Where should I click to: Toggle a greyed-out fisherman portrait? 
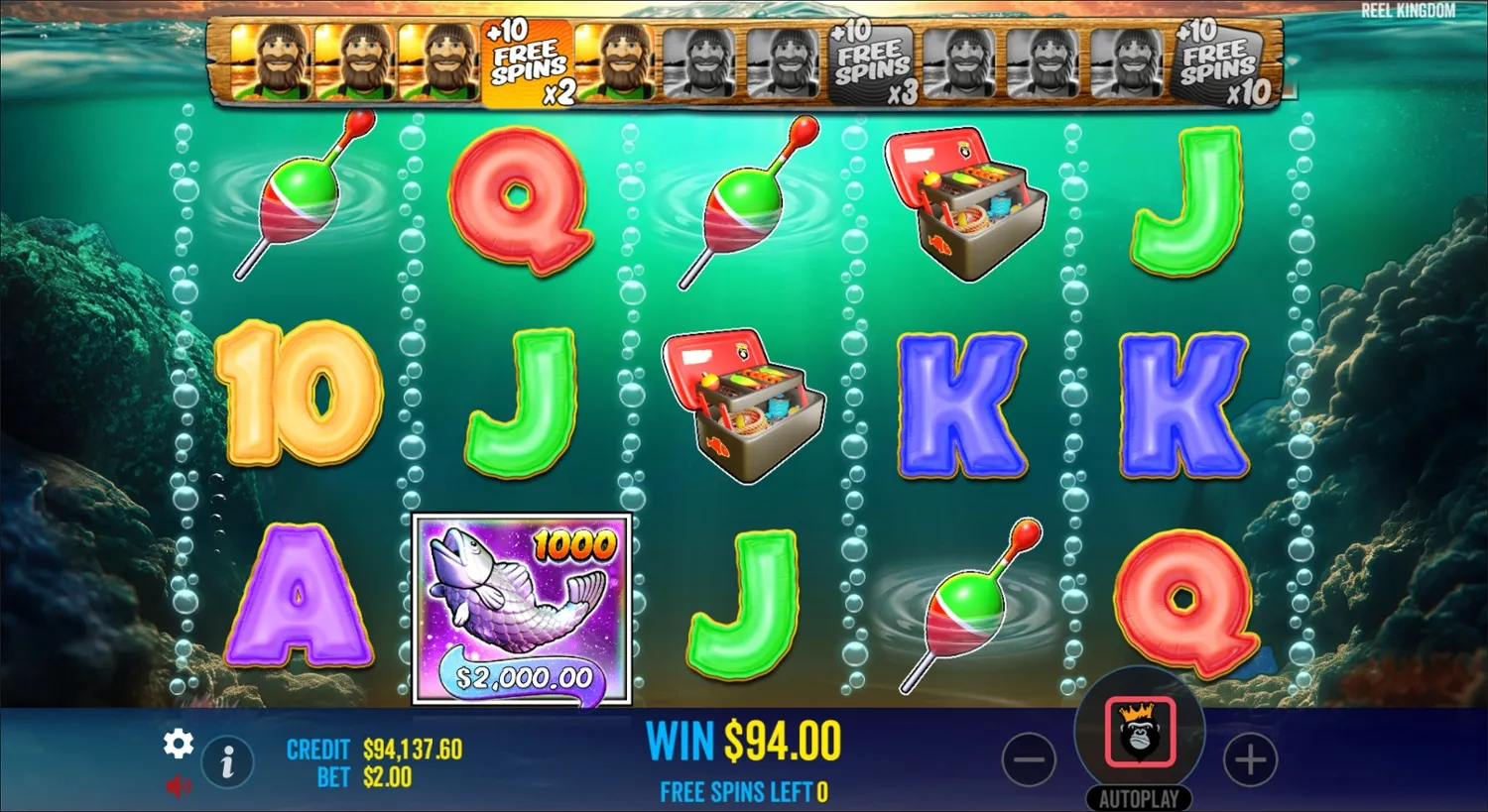click(x=699, y=62)
